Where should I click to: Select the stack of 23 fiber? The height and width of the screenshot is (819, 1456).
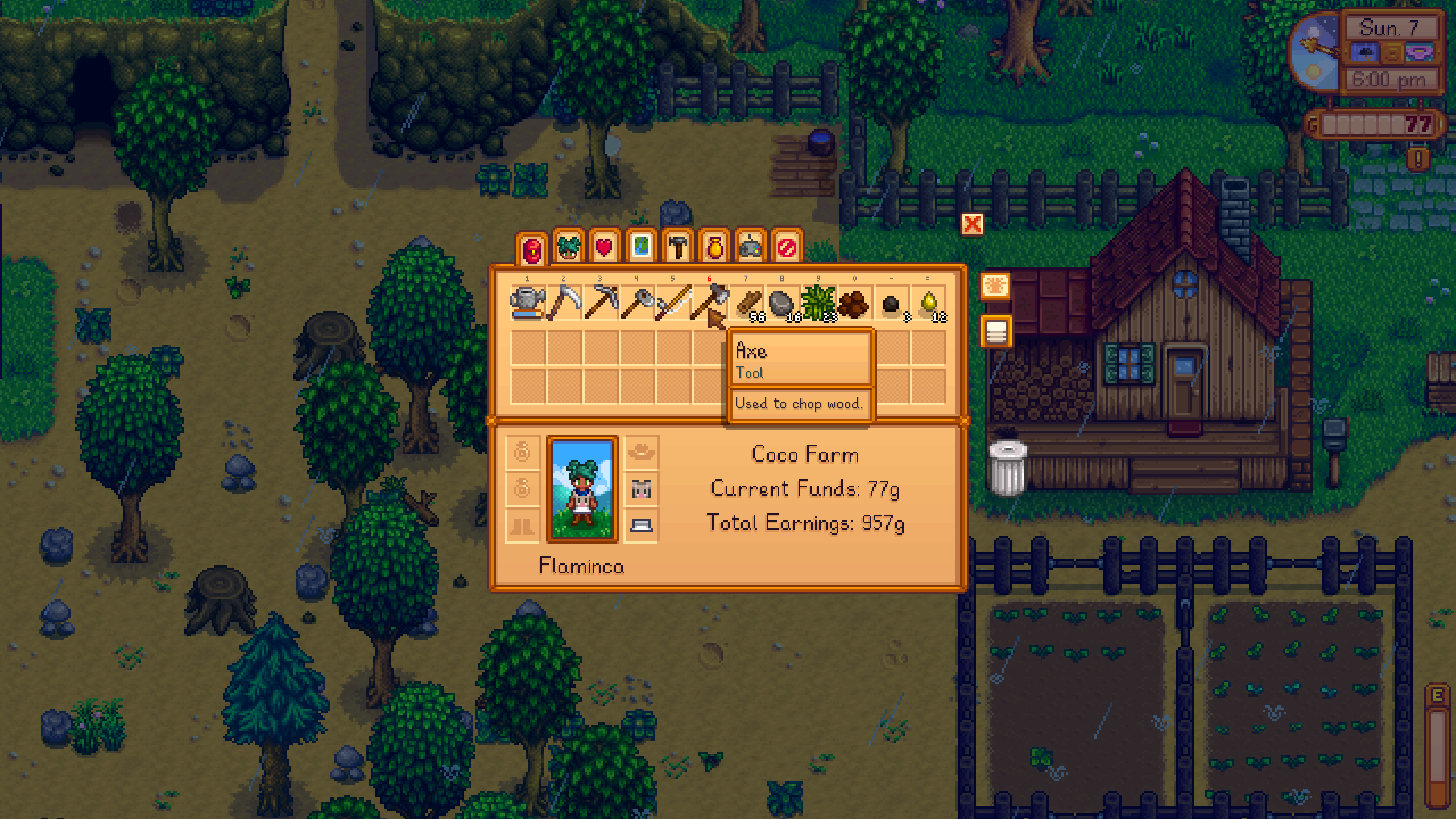pos(819,303)
